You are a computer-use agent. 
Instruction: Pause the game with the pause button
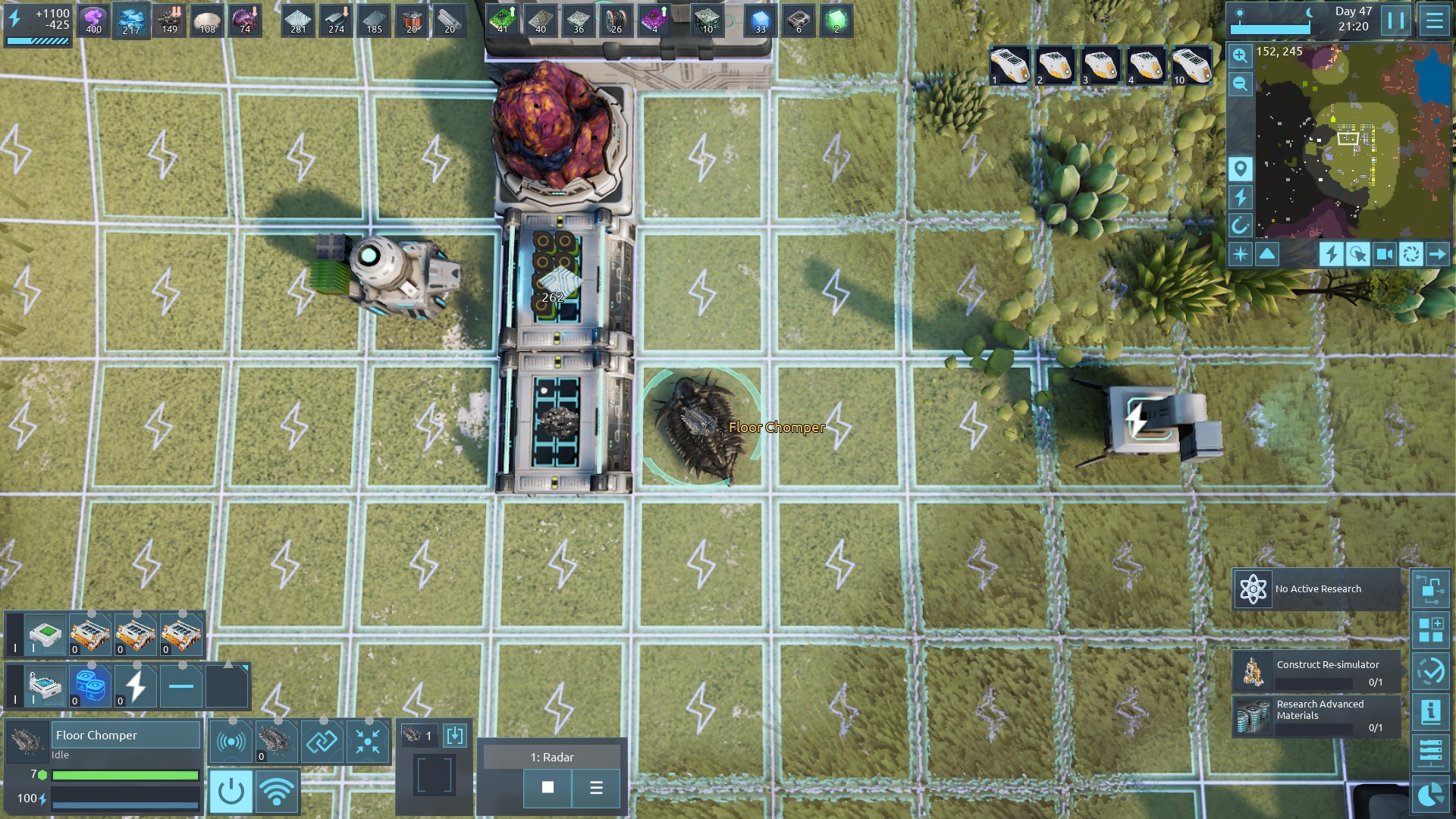[1395, 20]
